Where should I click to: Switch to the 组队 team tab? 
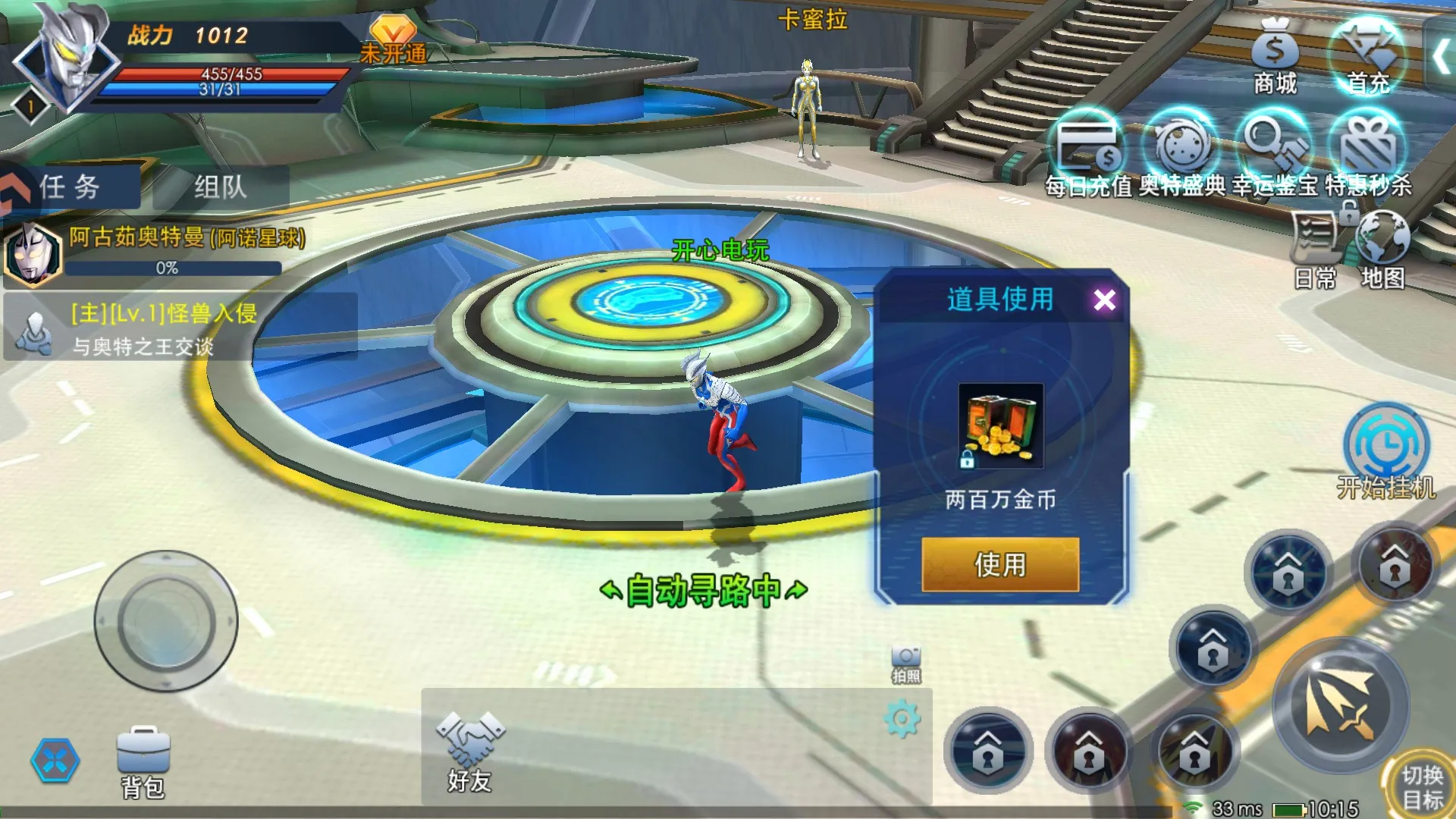220,187
